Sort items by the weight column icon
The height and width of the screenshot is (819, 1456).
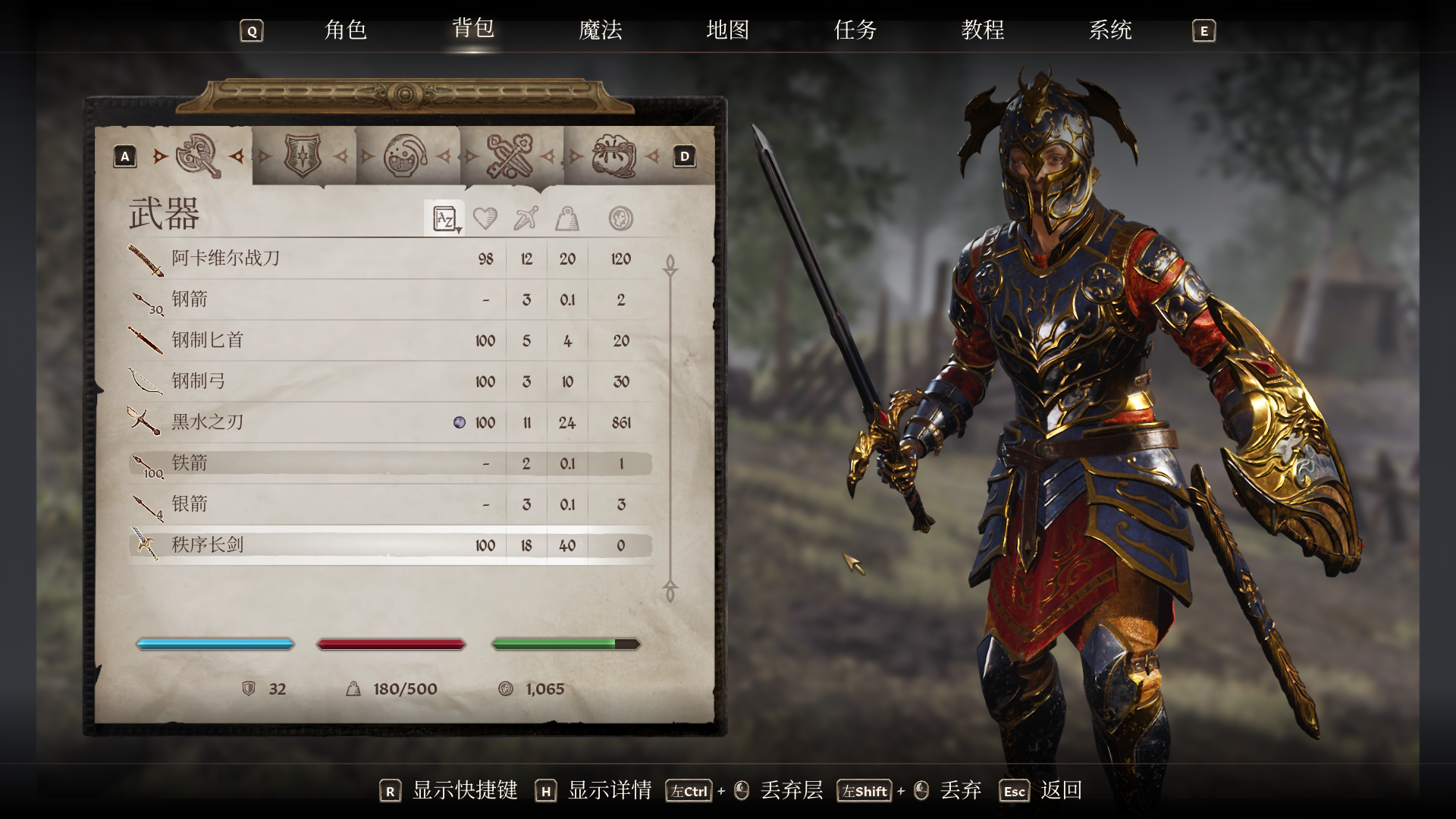click(x=568, y=218)
